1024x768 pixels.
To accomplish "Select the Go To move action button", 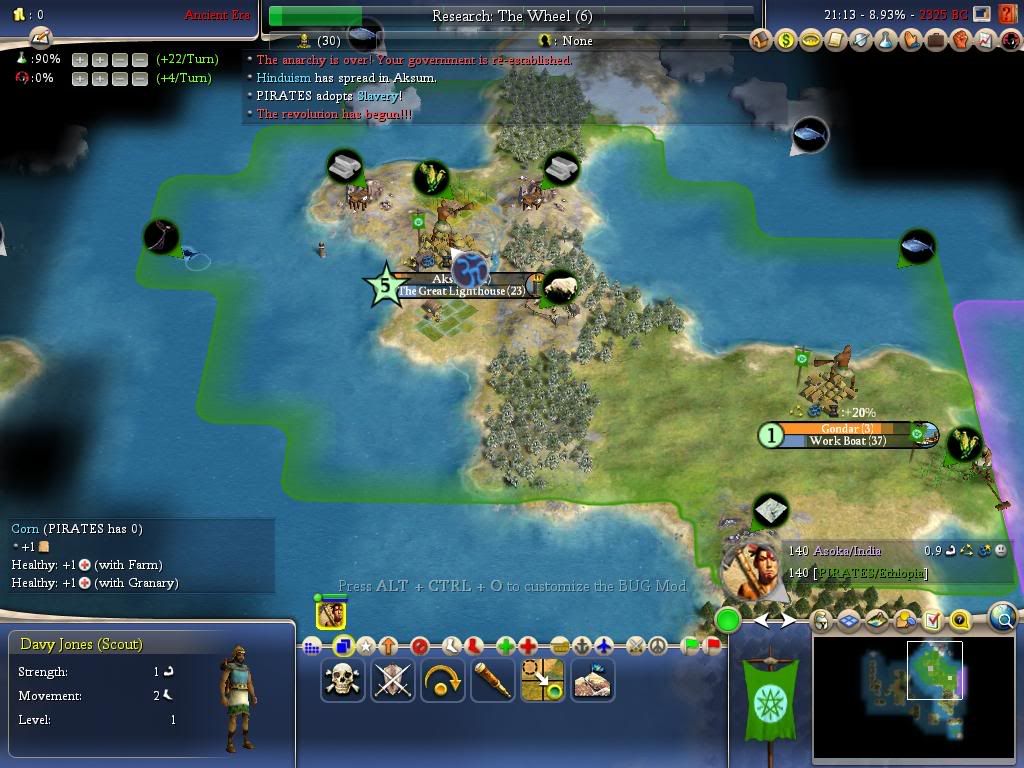I will (x=543, y=681).
